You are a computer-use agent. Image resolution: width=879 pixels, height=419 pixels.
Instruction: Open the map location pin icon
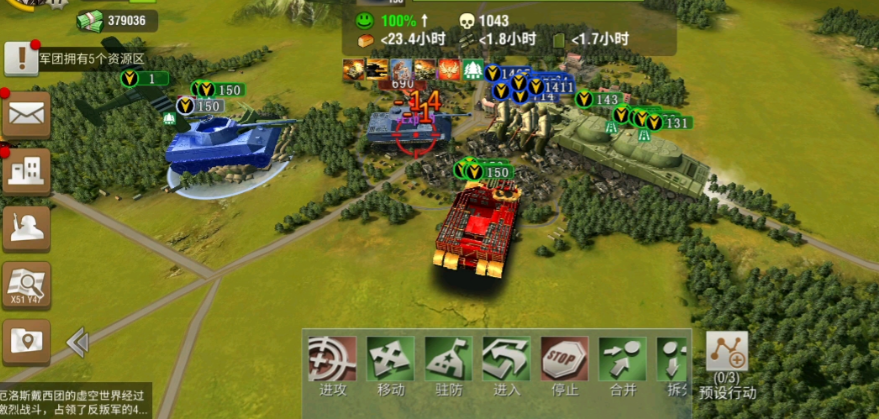pyautogui.click(x=26, y=342)
